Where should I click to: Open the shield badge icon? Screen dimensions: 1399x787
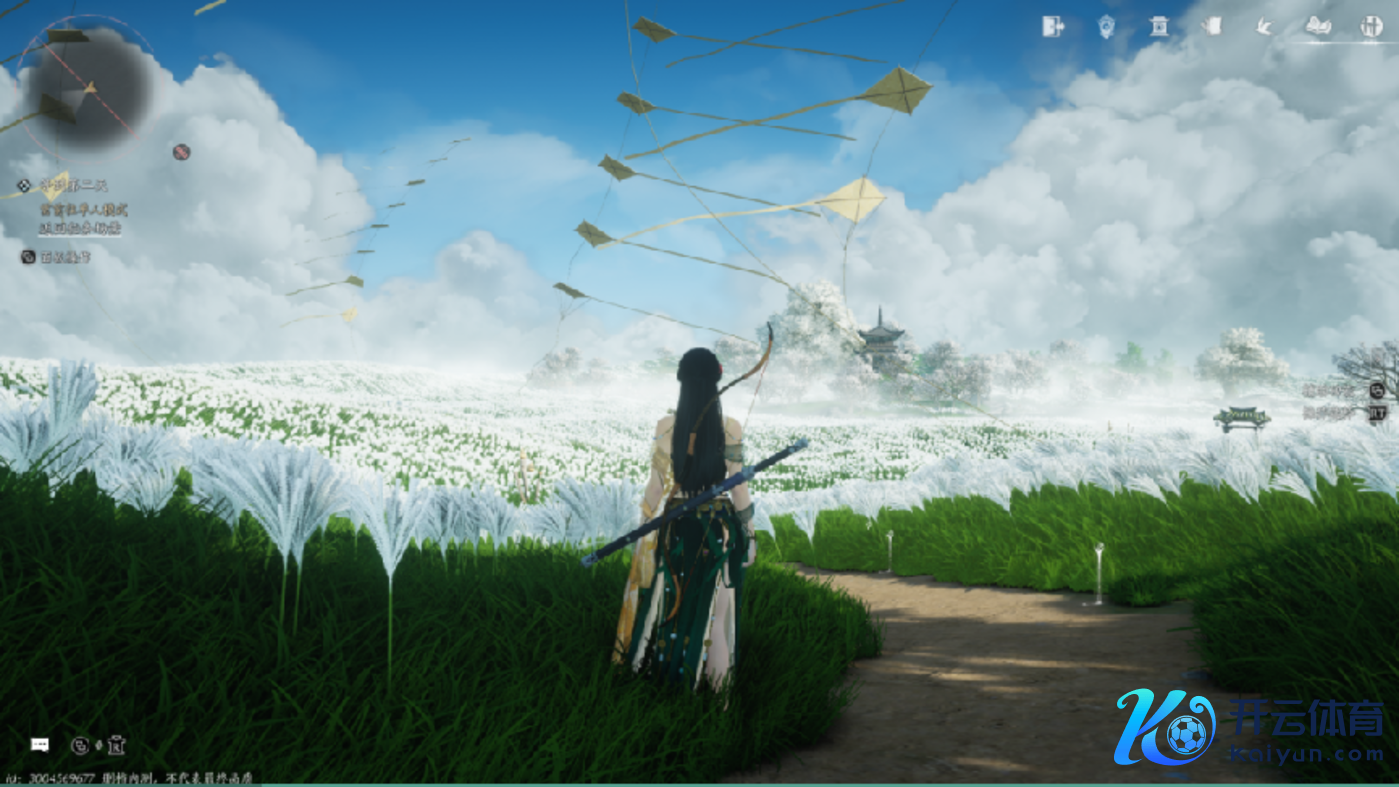1106,27
